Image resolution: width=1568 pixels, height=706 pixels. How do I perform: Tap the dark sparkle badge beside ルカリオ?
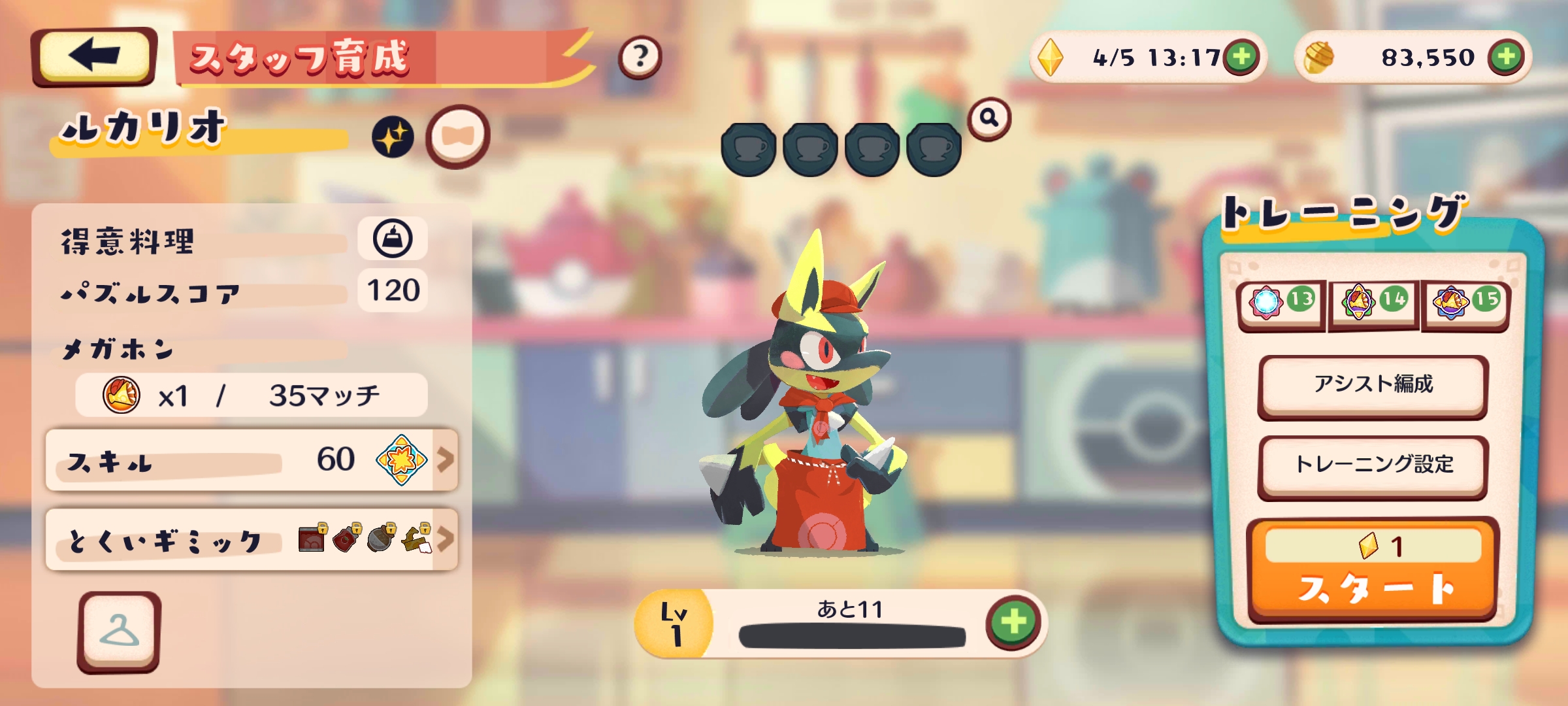tap(393, 137)
